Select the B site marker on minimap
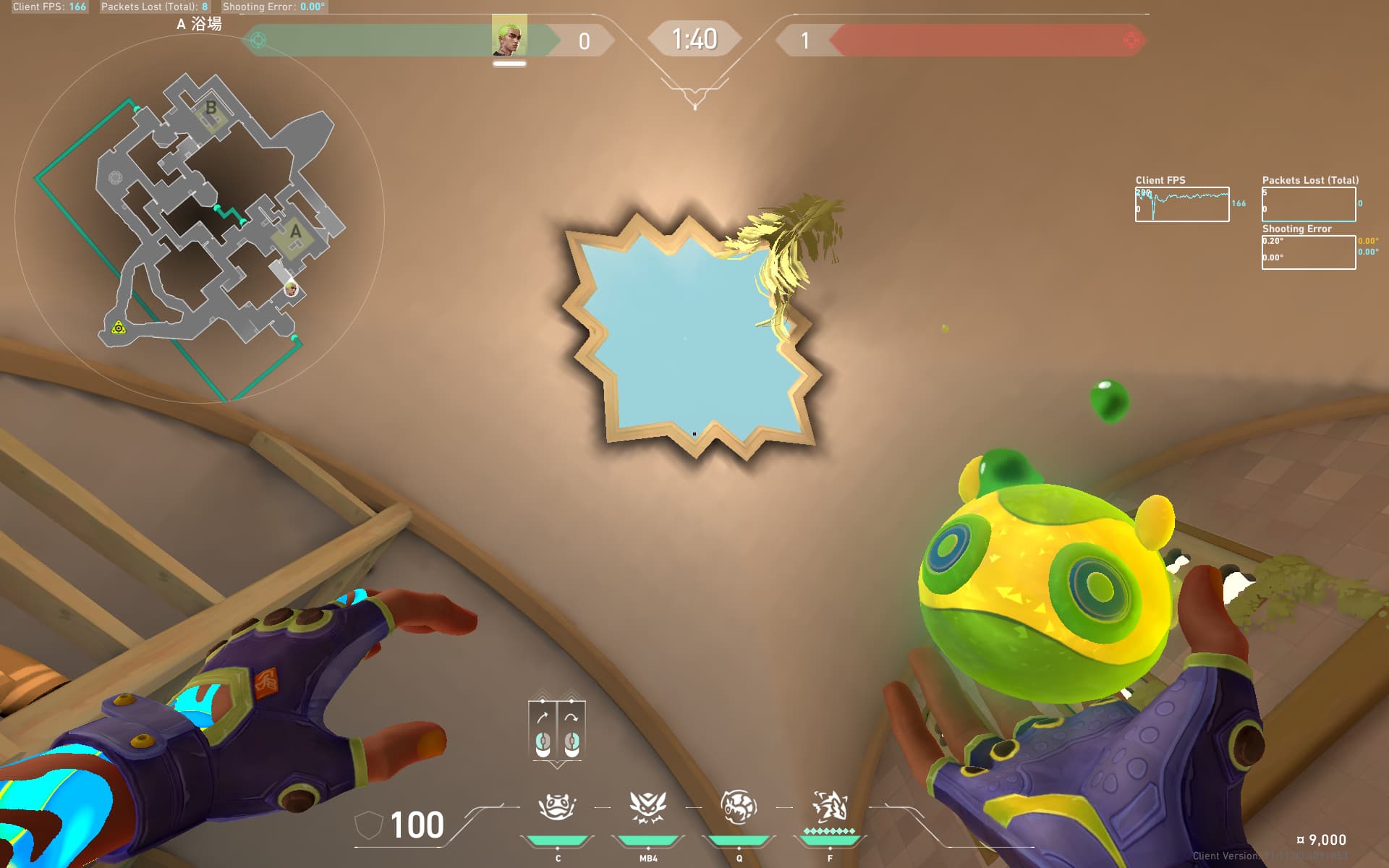1389x868 pixels. click(211, 108)
